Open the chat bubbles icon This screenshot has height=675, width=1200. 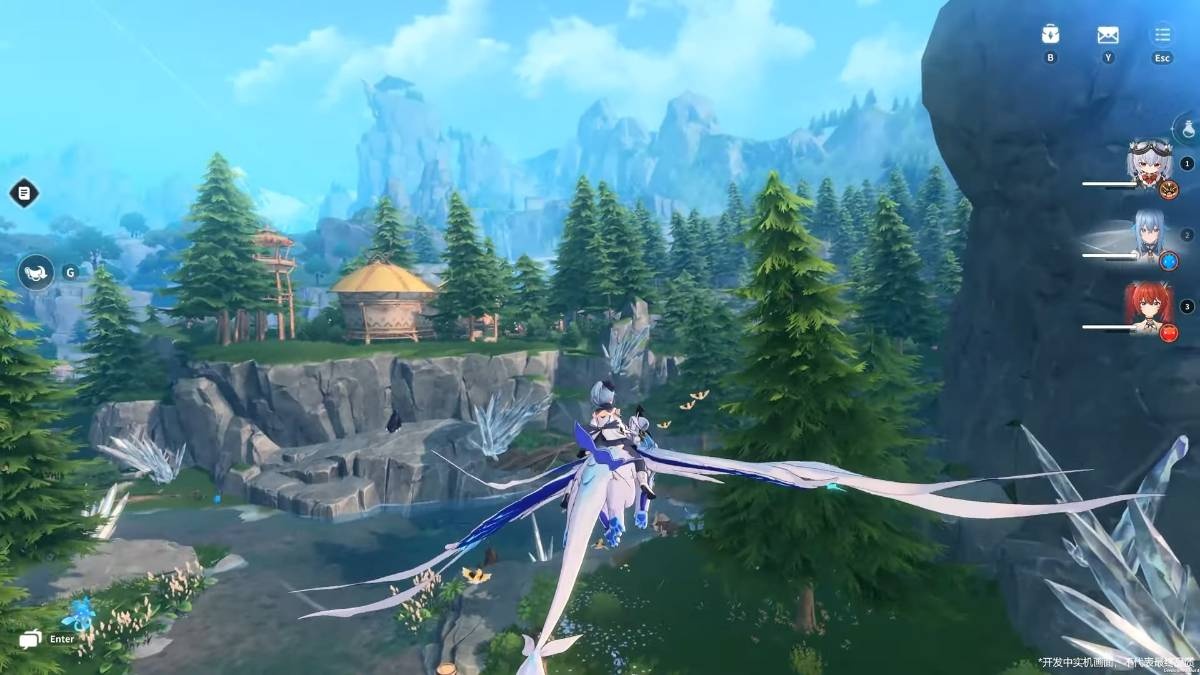[x=30, y=639]
